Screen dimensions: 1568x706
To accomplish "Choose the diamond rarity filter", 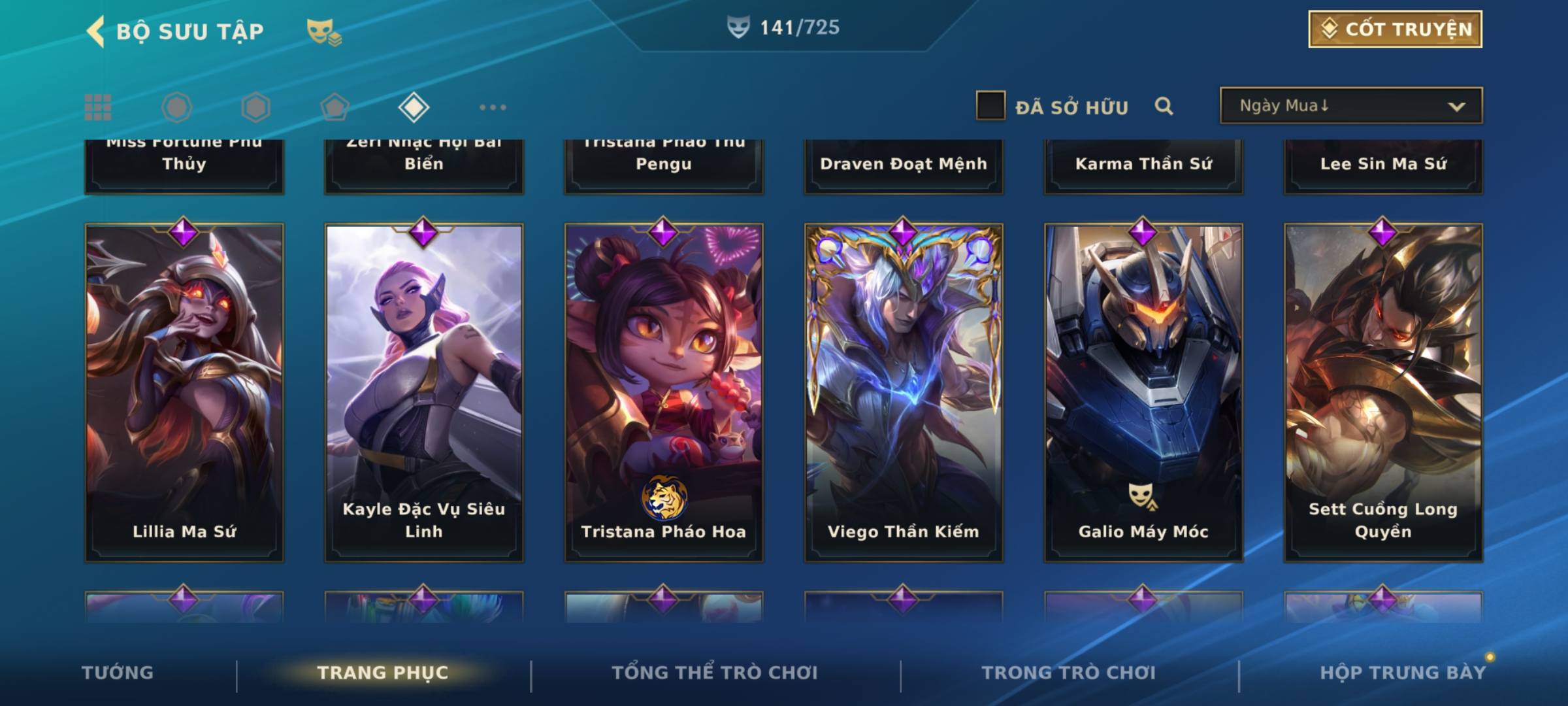I will coord(414,107).
